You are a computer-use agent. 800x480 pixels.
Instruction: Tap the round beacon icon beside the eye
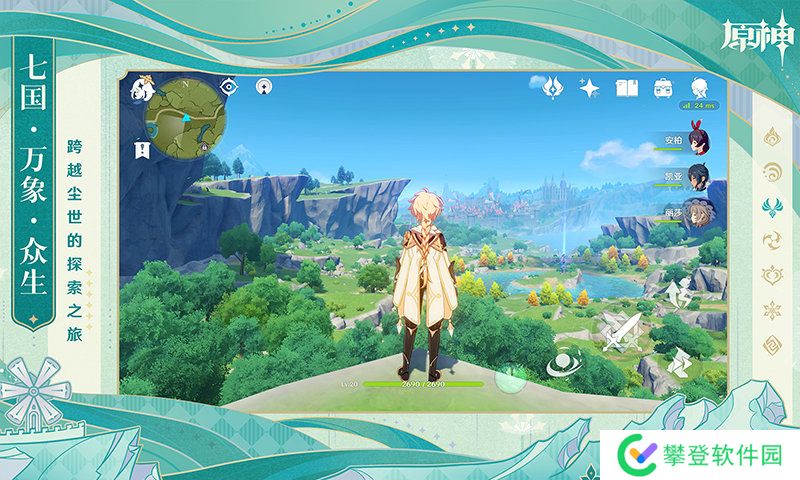pos(264,87)
